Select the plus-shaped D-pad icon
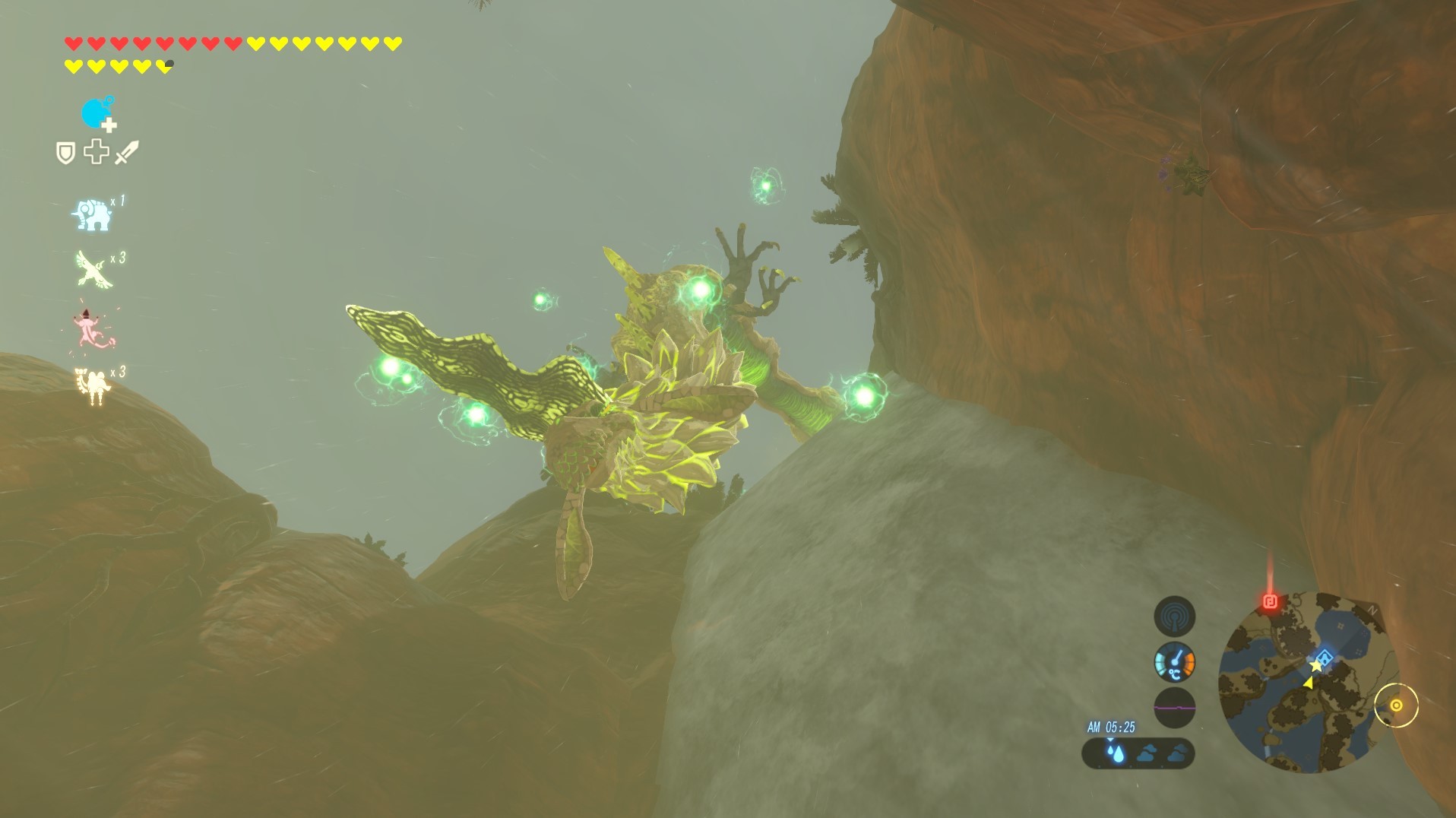The height and width of the screenshot is (818, 1456). point(97,152)
